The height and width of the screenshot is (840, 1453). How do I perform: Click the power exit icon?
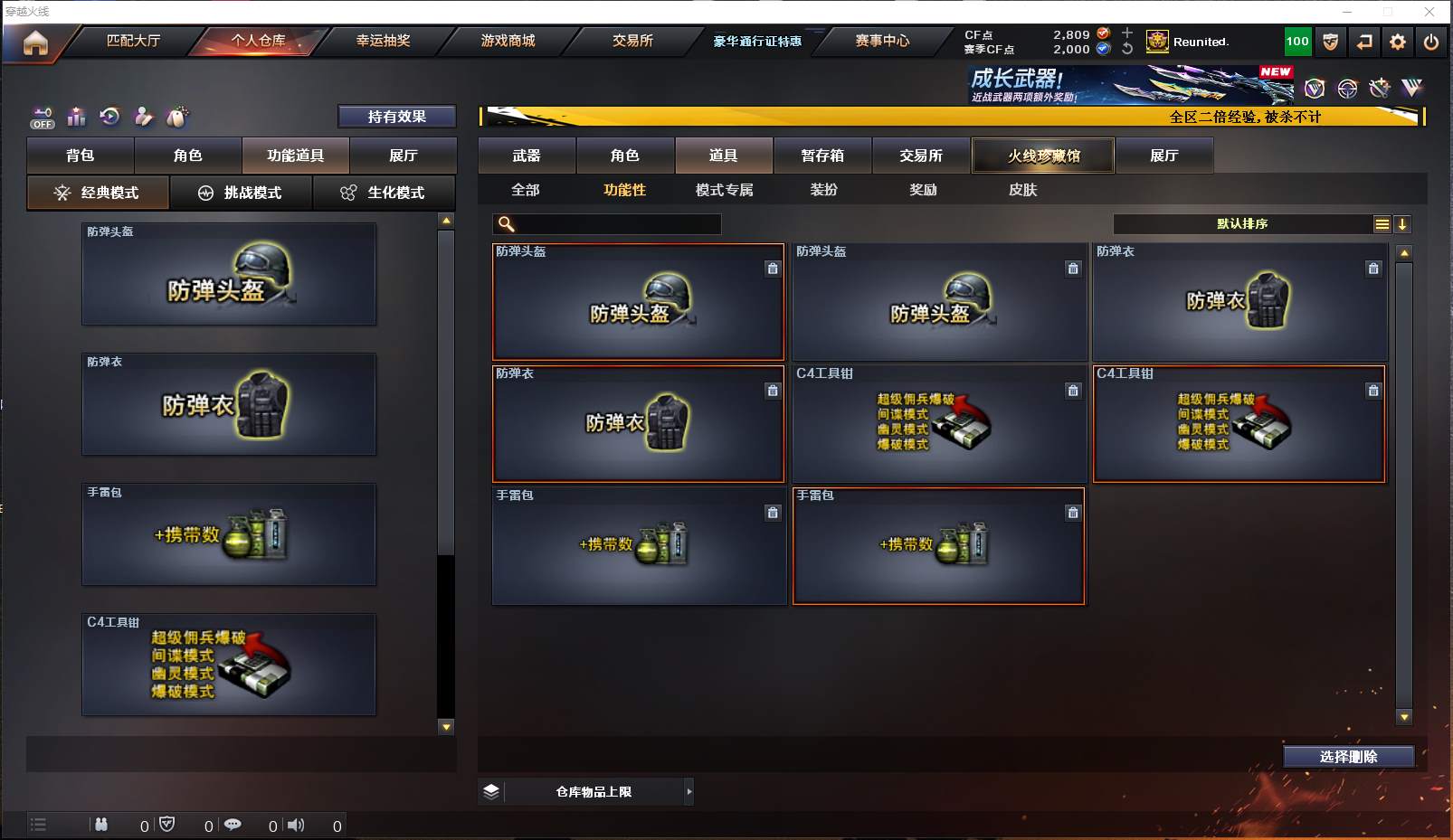point(1431,42)
